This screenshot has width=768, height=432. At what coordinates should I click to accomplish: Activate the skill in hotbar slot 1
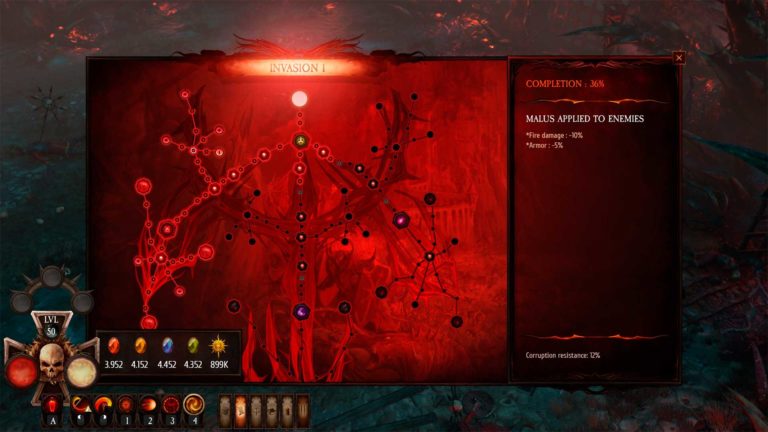coord(127,405)
